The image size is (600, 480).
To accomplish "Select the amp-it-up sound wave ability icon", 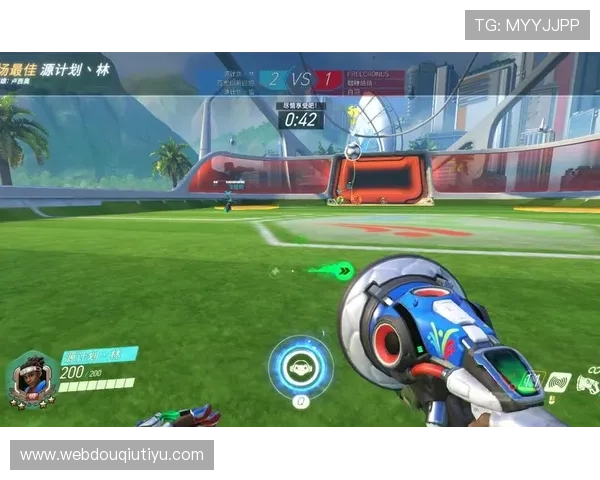I will pos(557,381).
